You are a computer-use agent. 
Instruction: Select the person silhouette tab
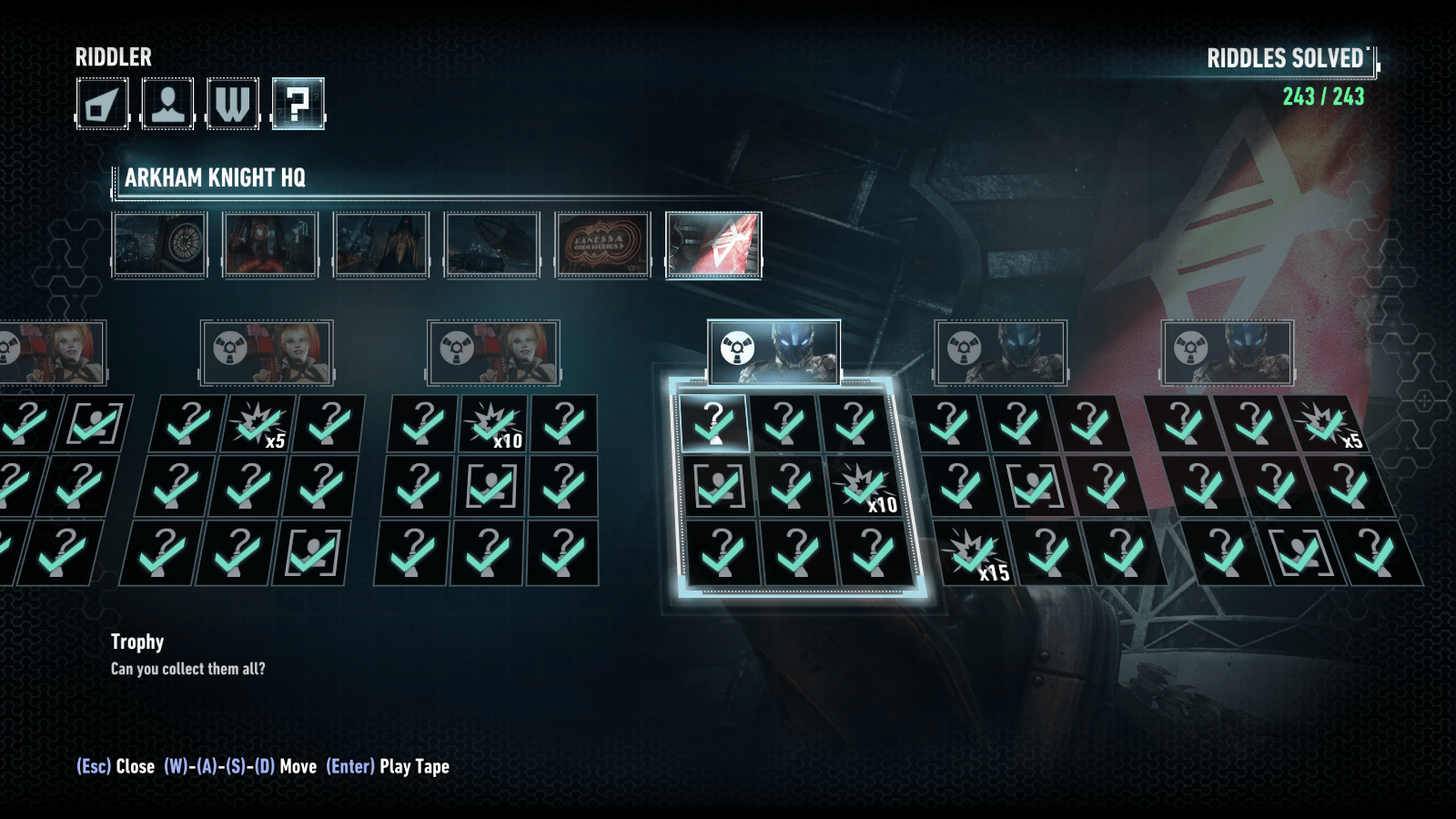167,104
